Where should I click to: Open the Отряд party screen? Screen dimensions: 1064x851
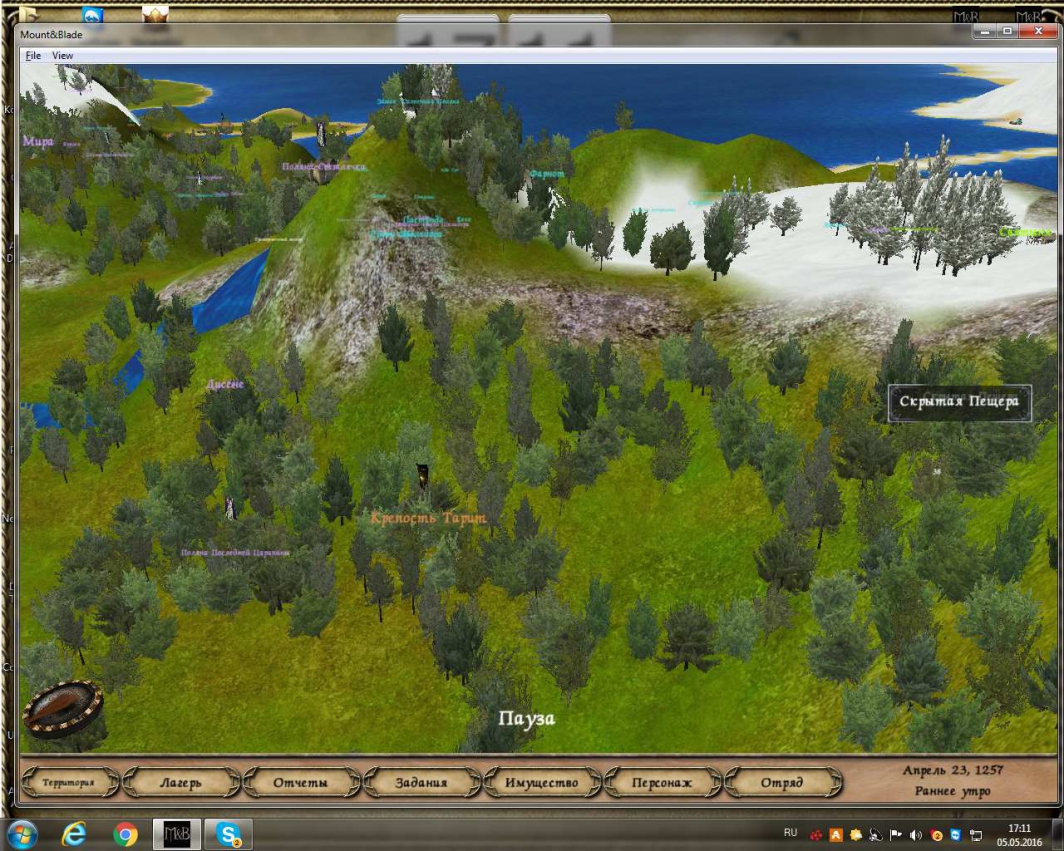point(782,783)
